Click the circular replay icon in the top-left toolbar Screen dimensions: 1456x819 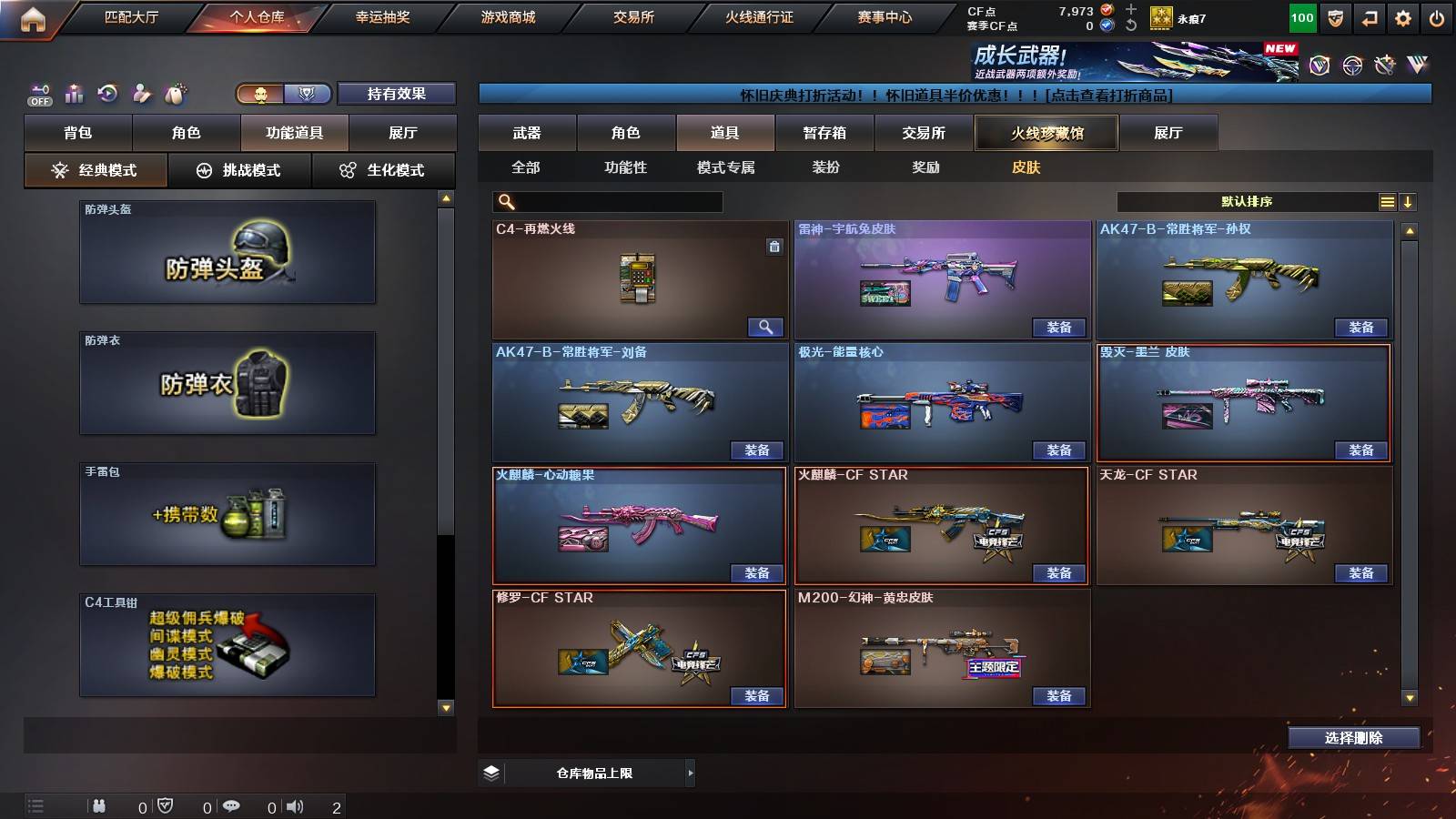[x=109, y=93]
